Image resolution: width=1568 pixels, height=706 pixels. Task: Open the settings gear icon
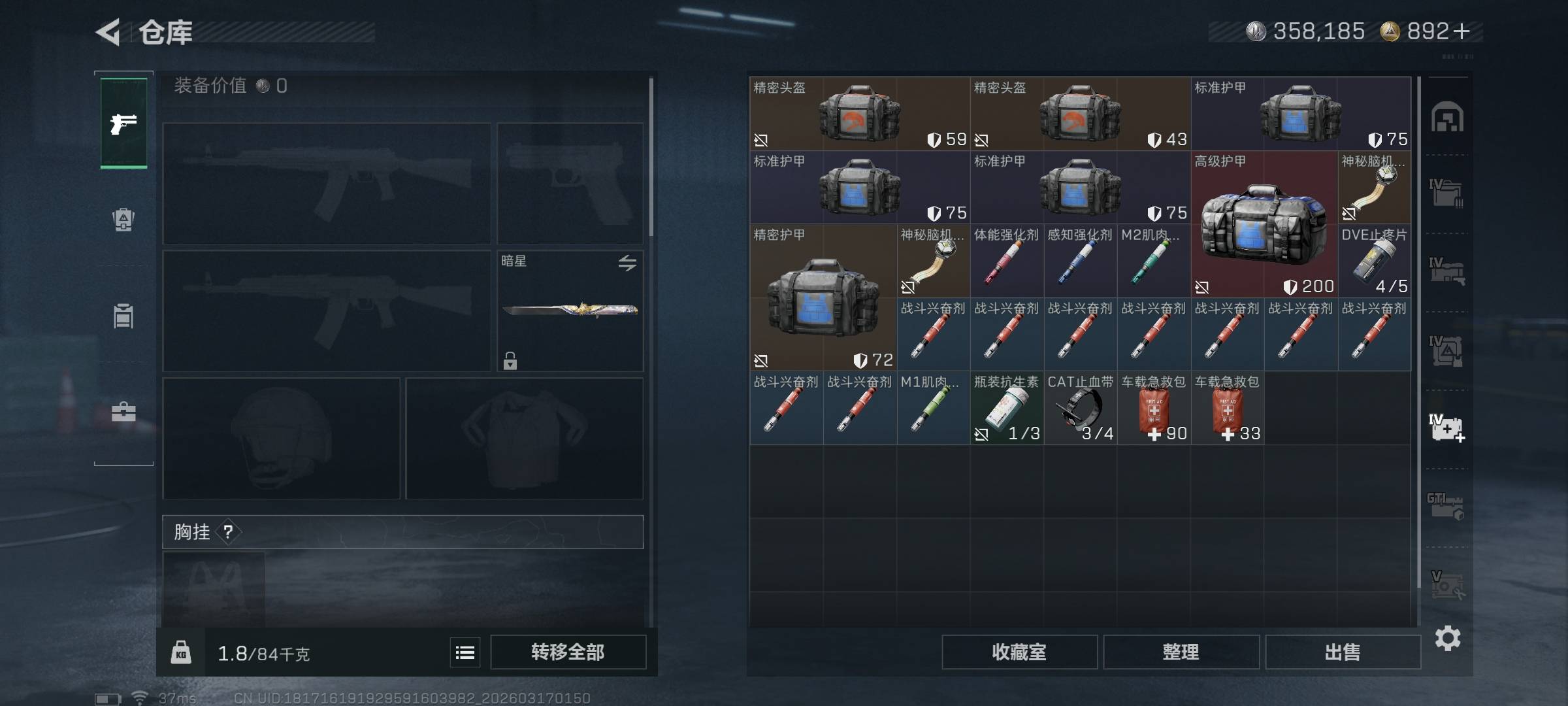(1447, 638)
